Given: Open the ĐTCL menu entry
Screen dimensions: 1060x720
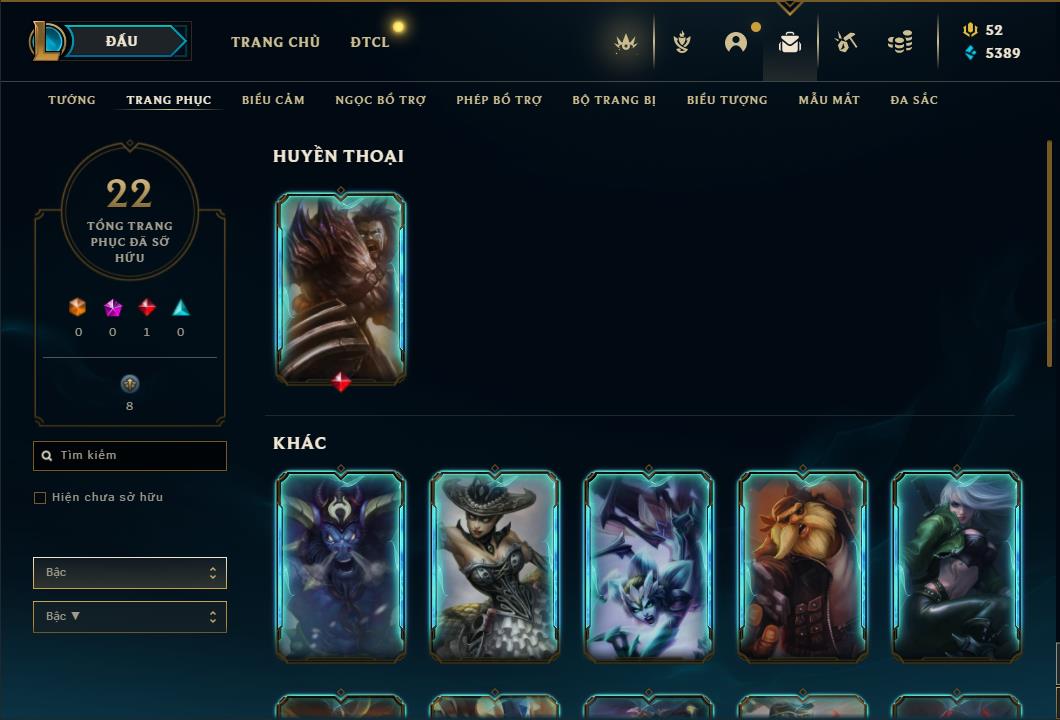Looking at the screenshot, I should coord(370,42).
